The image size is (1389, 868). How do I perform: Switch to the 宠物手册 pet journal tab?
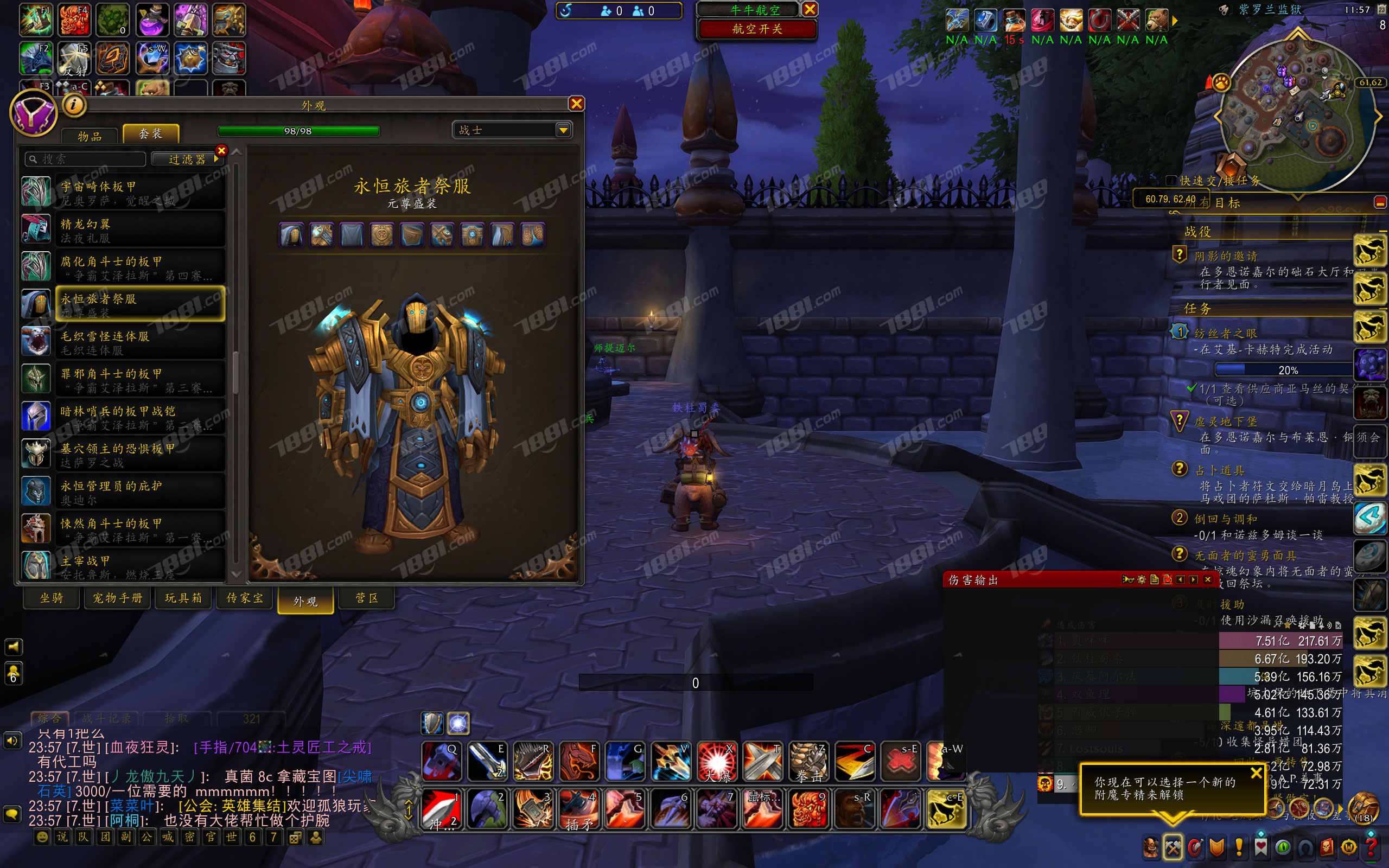click(x=117, y=598)
